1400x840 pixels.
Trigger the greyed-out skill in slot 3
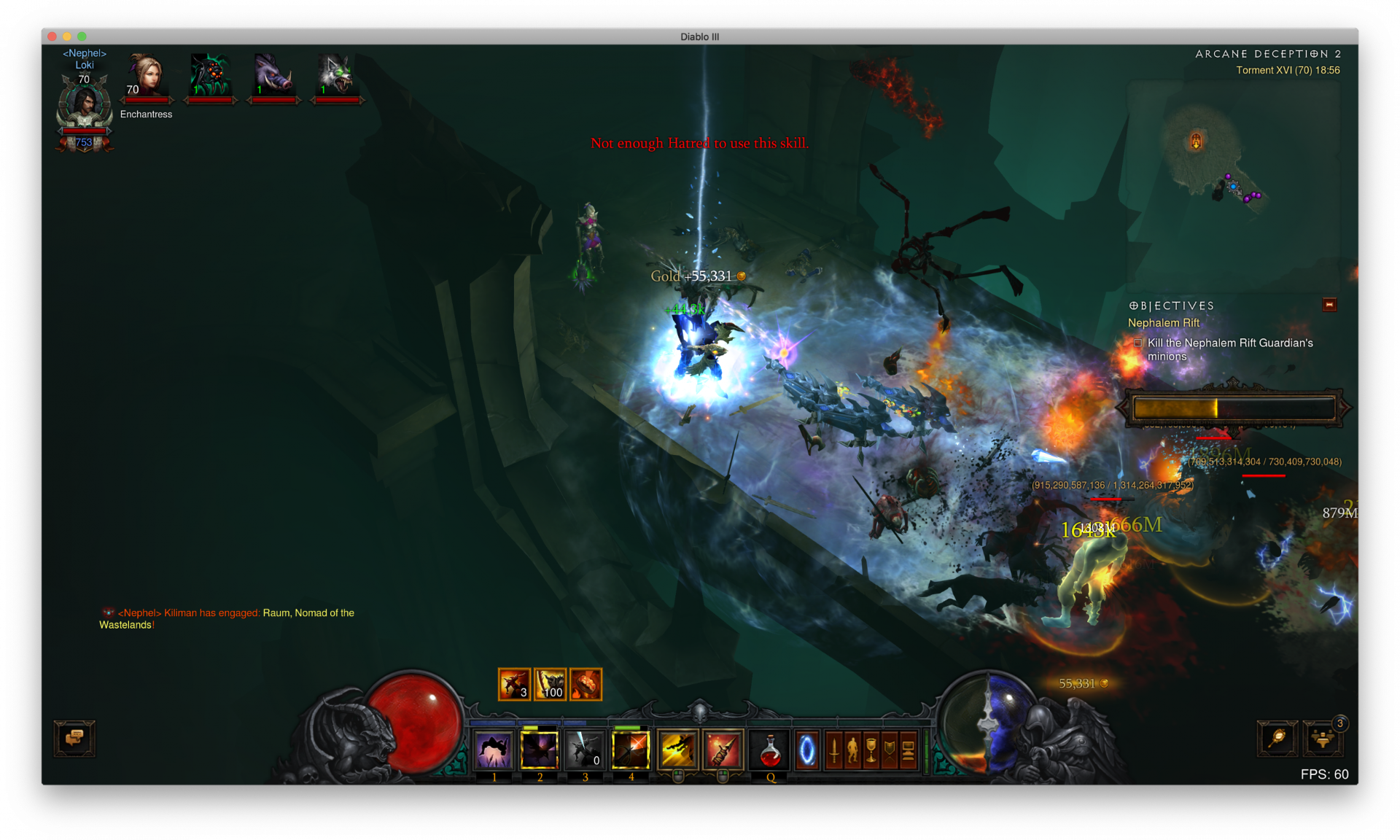pyautogui.click(x=585, y=750)
